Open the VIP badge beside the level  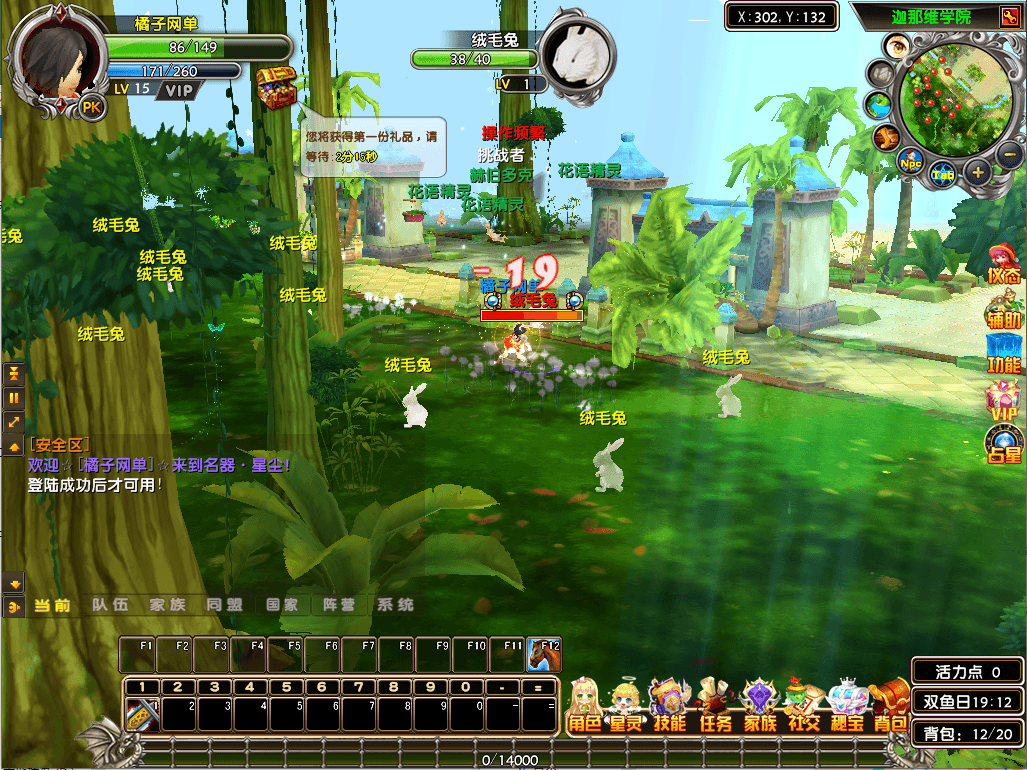click(179, 90)
